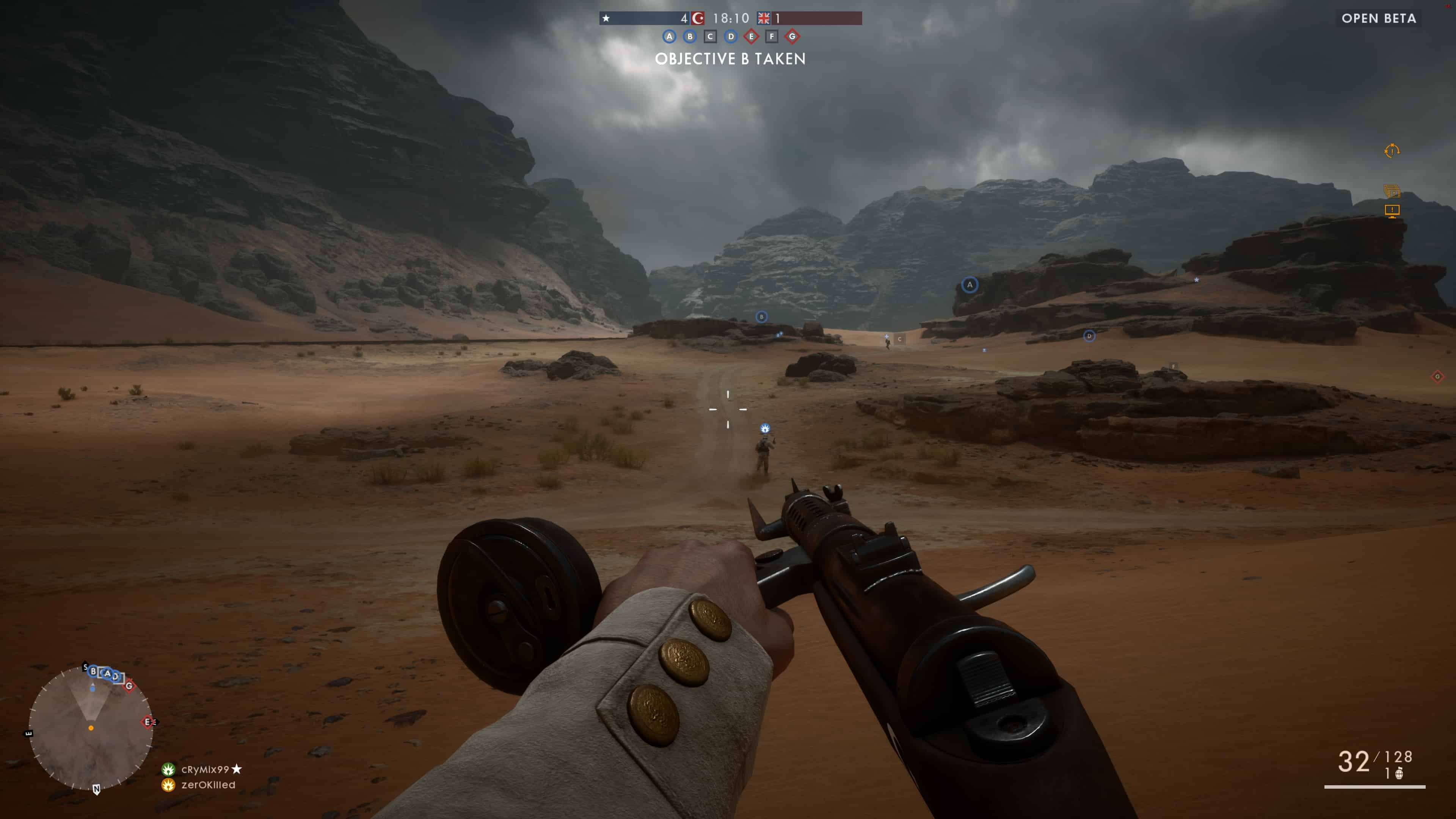This screenshot has height=819, width=1456.
Task: Click the Ottoman team flag icon
Action: click(x=698, y=19)
